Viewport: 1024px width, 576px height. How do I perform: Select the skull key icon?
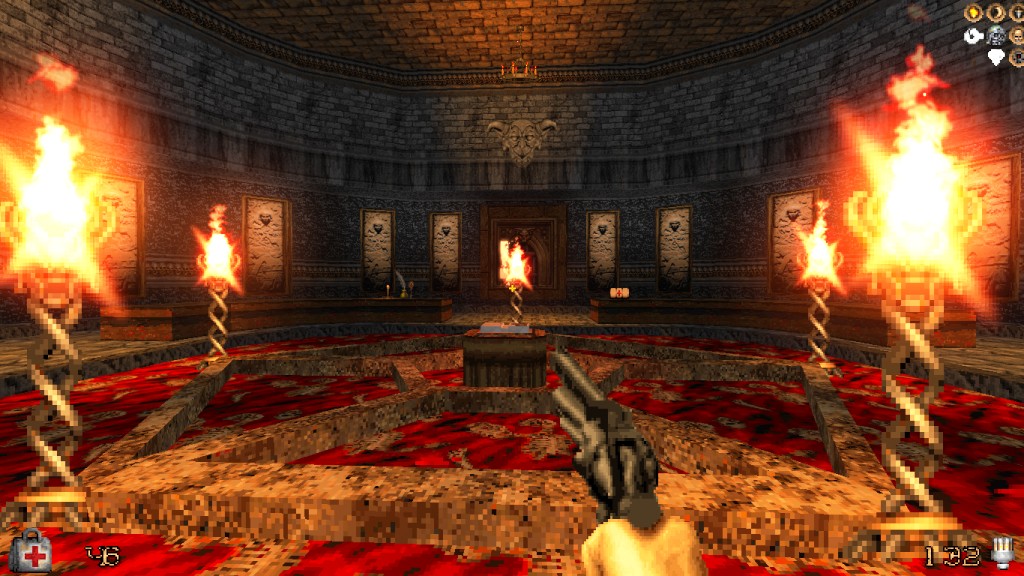1018,36
